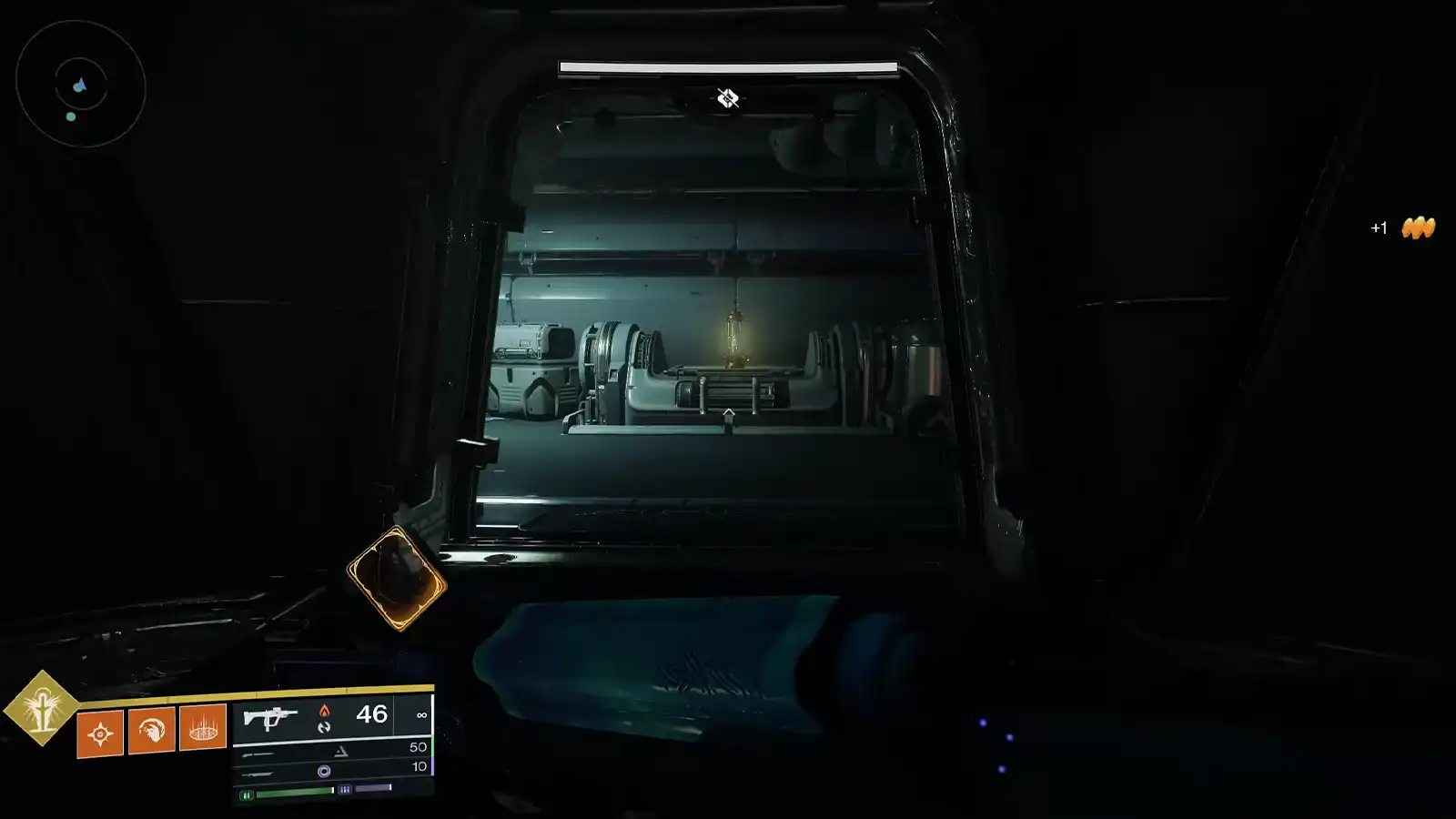
Task: Click the orange Glimmer pickup icon
Action: (1420, 228)
